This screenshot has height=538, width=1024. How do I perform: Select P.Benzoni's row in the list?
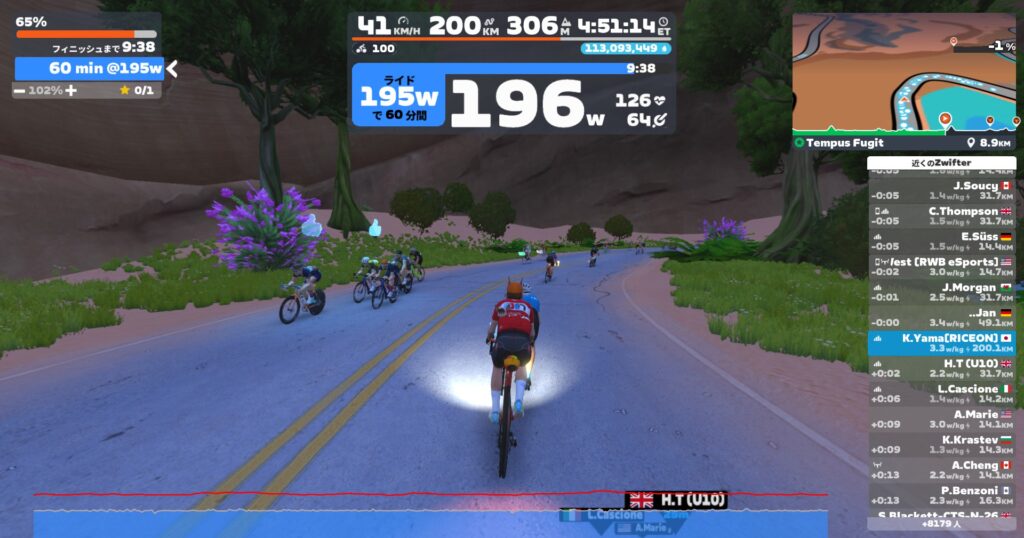(941, 495)
